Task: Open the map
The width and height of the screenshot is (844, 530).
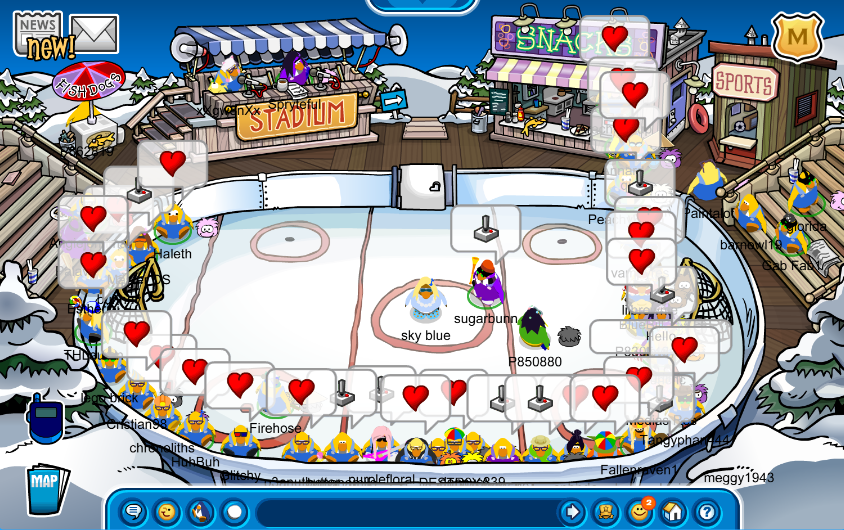Action: (46, 487)
